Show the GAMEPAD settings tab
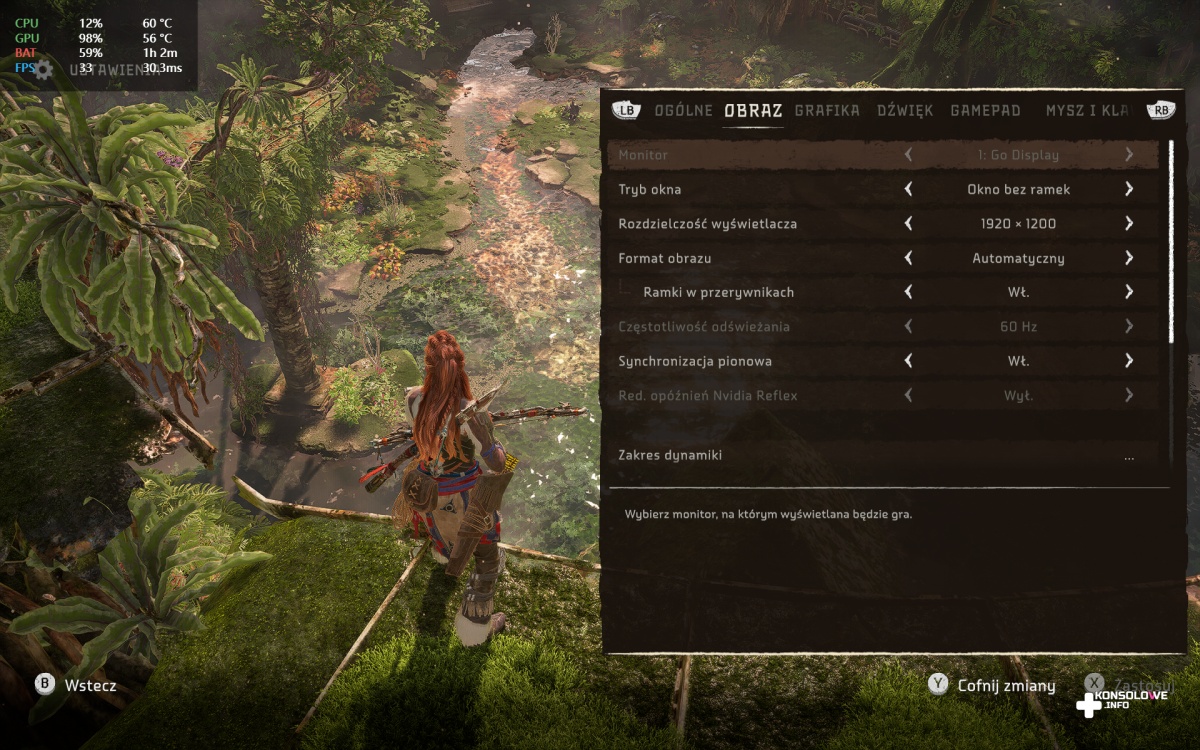1200x750 pixels. (x=985, y=110)
